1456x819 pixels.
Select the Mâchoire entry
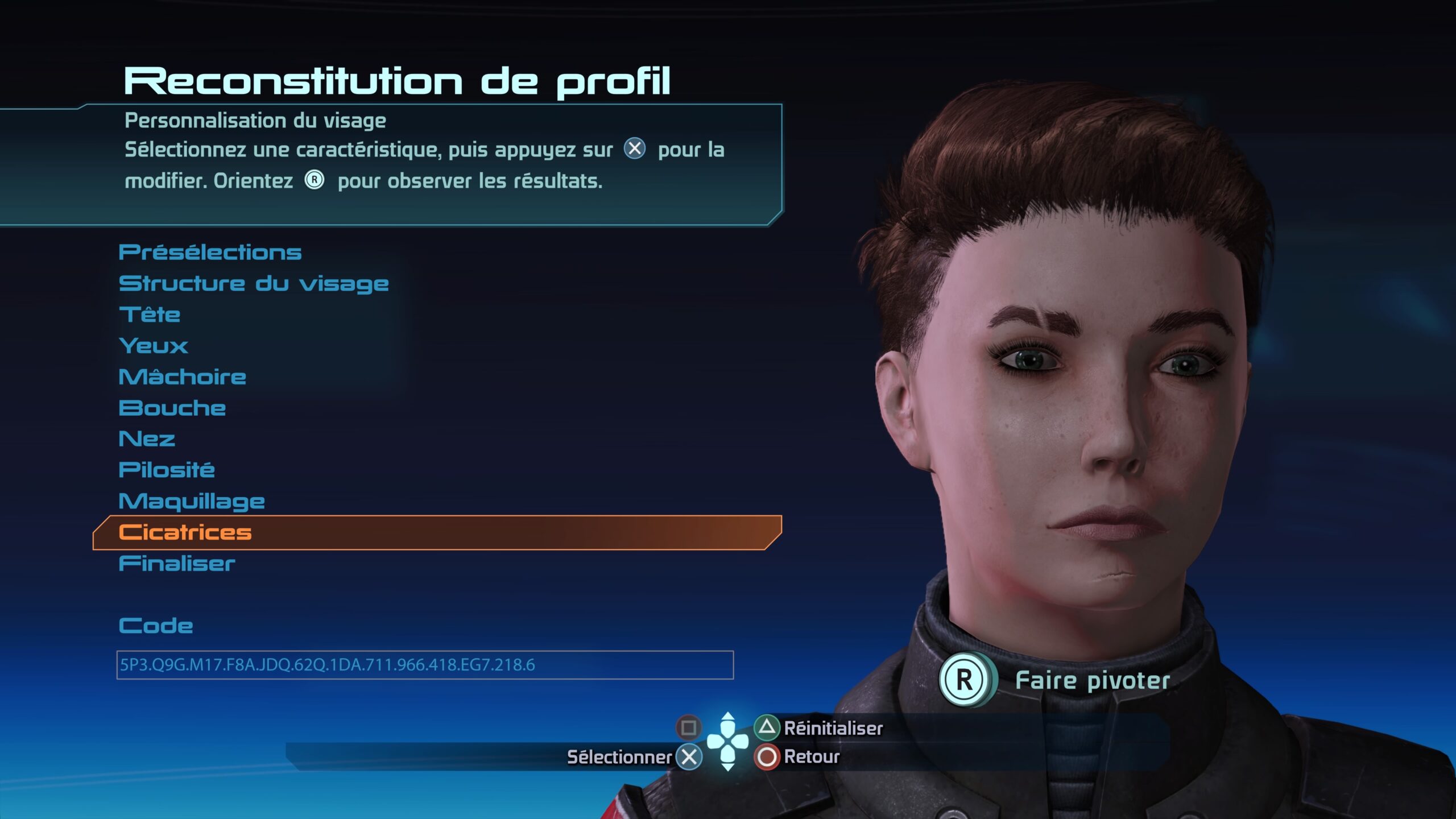pos(183,377)
